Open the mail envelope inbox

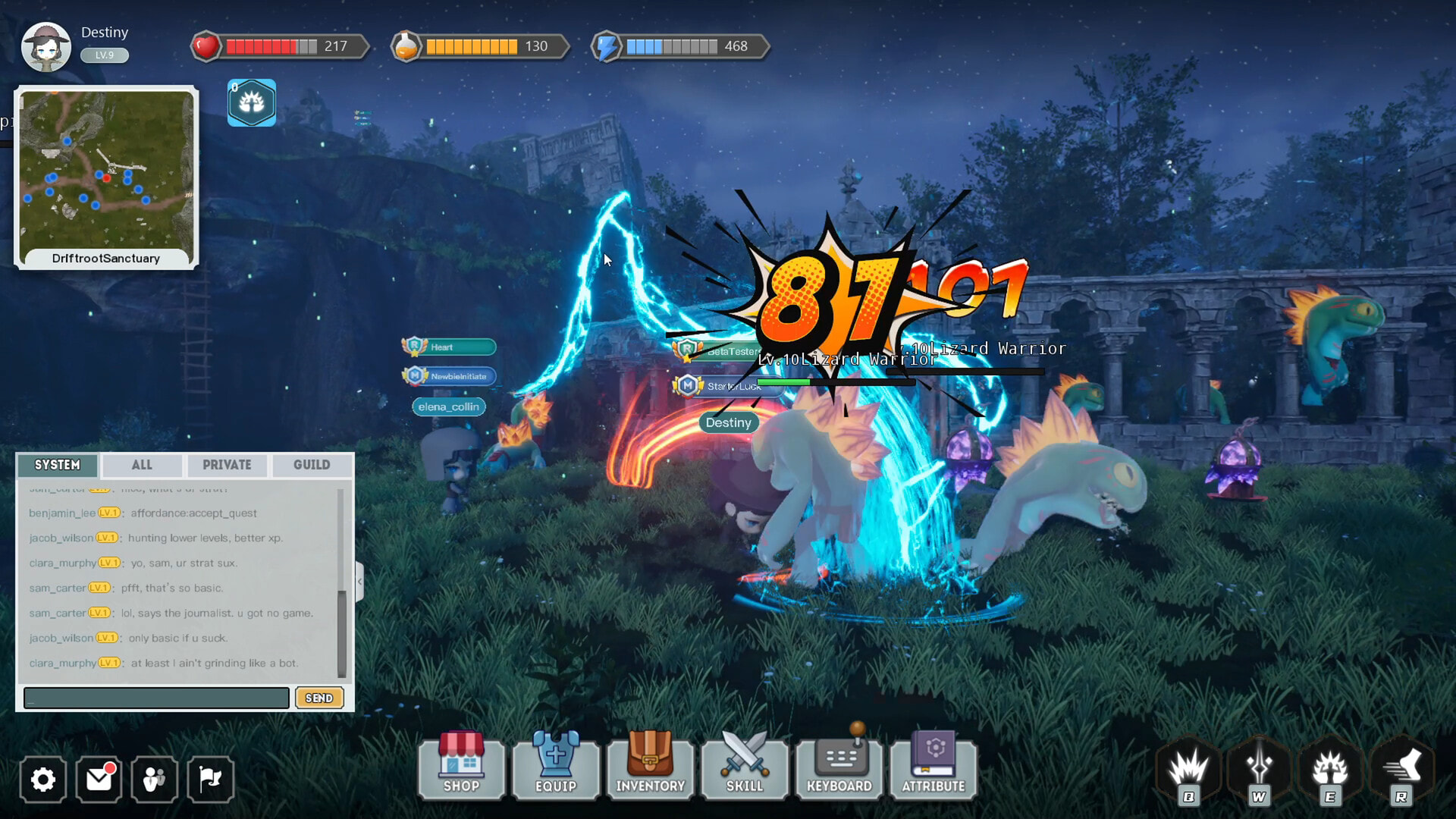click(x=99, y=780)
